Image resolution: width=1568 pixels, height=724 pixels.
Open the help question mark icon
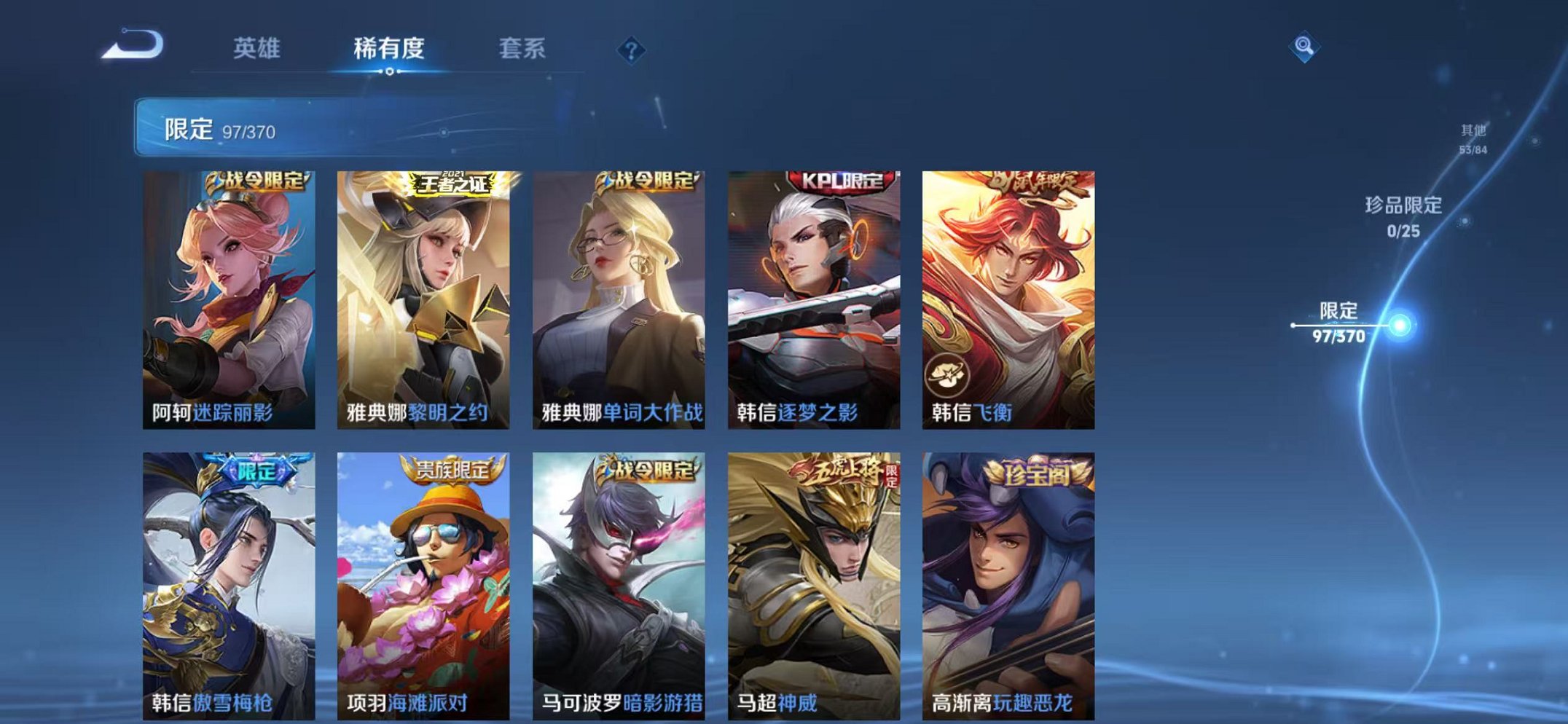[632, 50]
